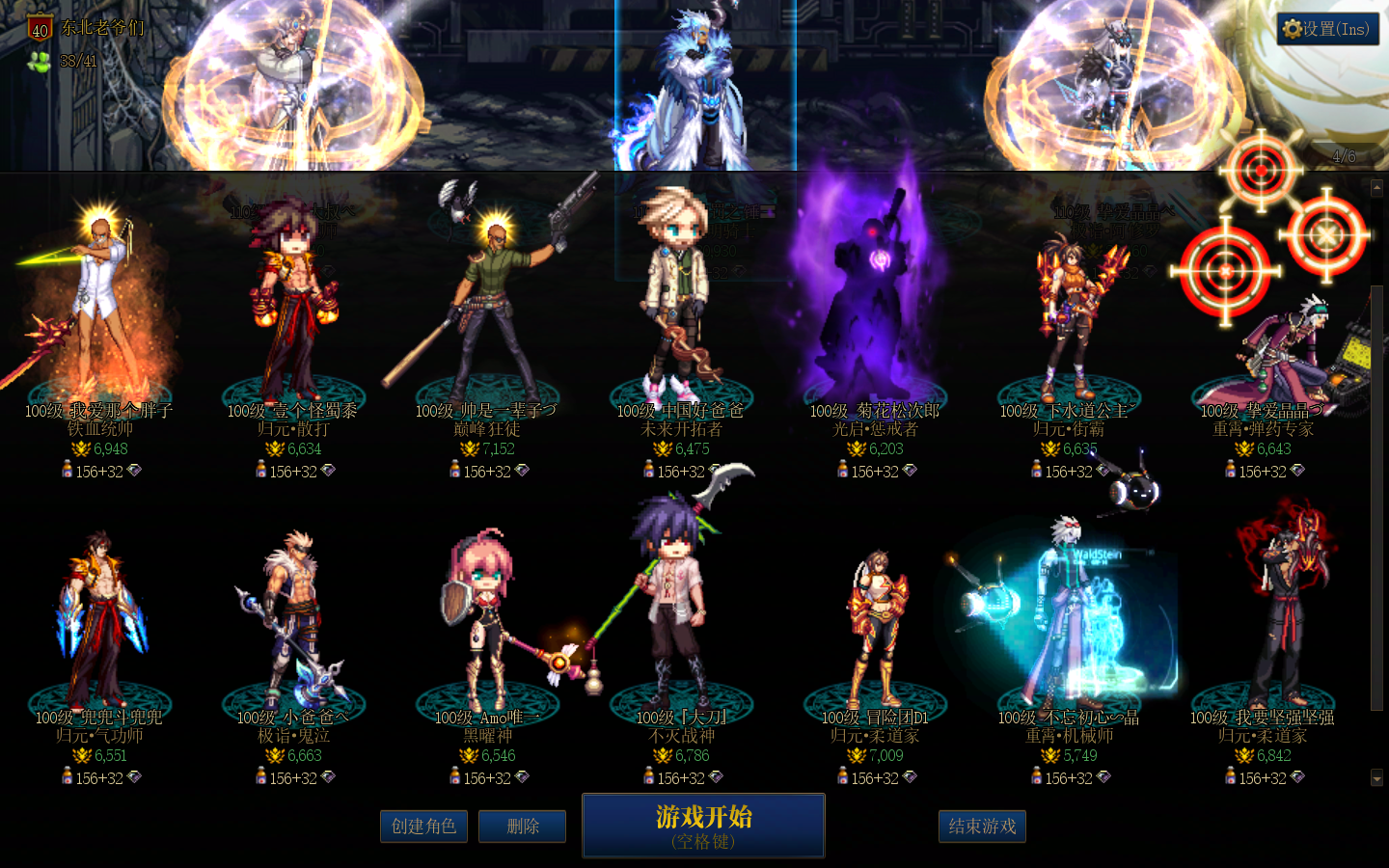
Task: Choose the 归元·散打 character 壹个怪蜀黍
Action: pyautogui.click(x=292, y=318)
